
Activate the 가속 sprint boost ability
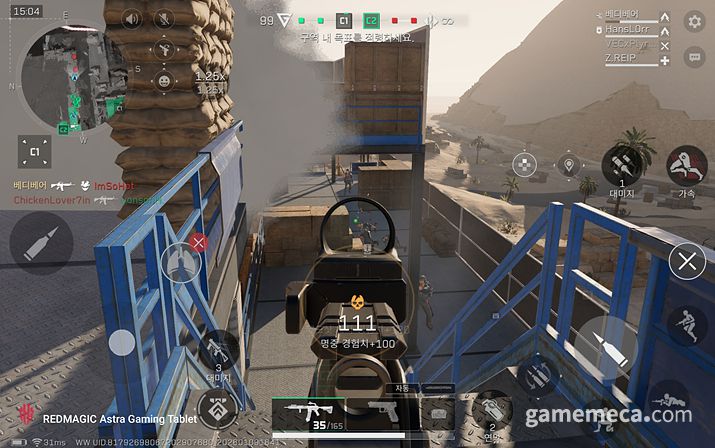686,165
